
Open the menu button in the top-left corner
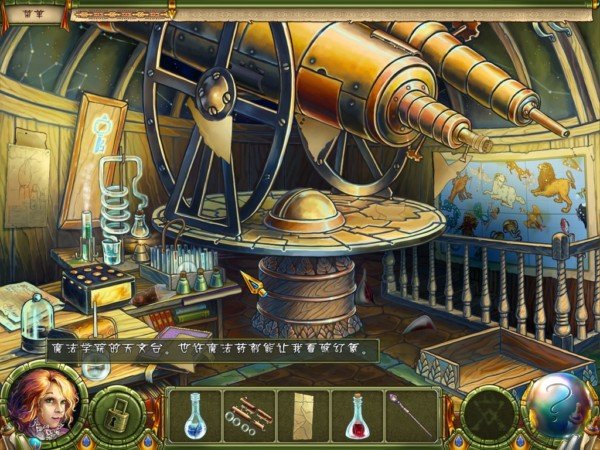coord(30,14)
